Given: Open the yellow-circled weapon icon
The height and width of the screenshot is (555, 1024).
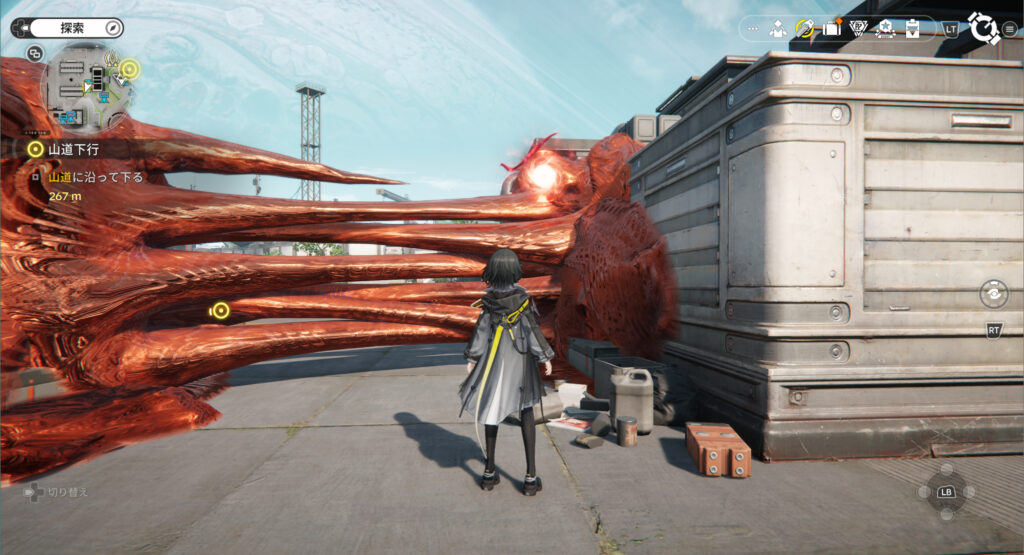Looking at the screenshot, I should coord(805,29).
